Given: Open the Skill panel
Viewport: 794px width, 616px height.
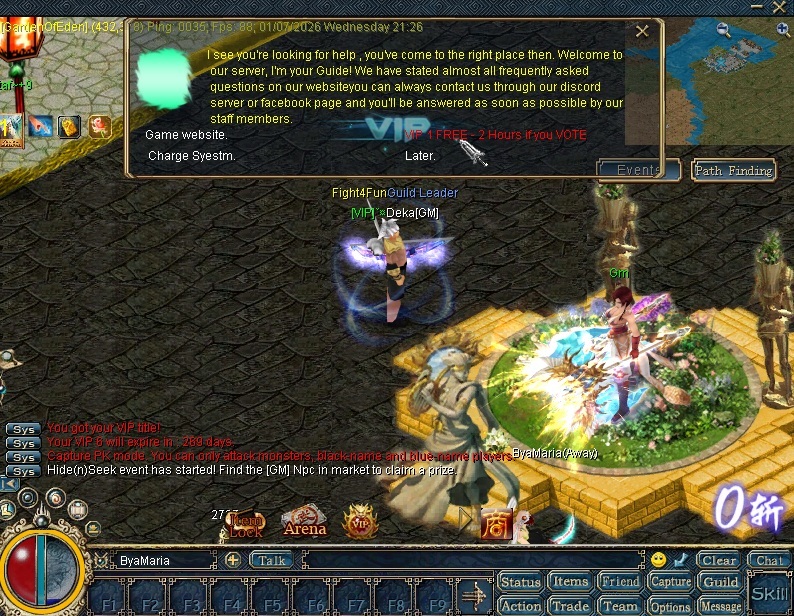Looking at the screenshot, I should [769, 592].
